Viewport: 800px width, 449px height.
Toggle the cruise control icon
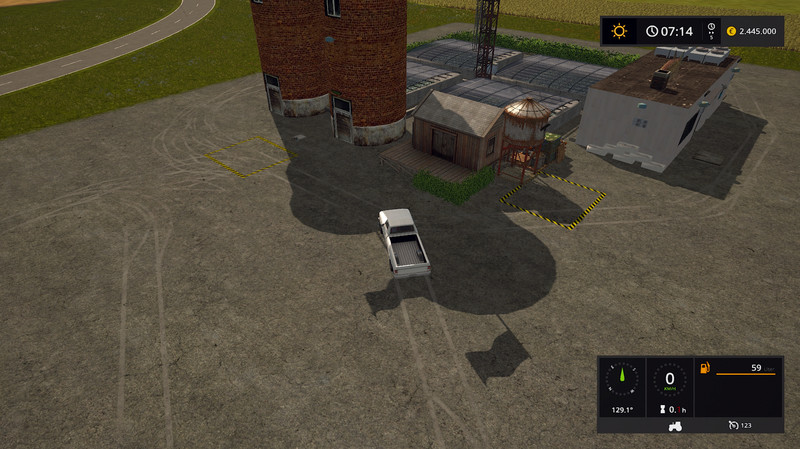733,426
